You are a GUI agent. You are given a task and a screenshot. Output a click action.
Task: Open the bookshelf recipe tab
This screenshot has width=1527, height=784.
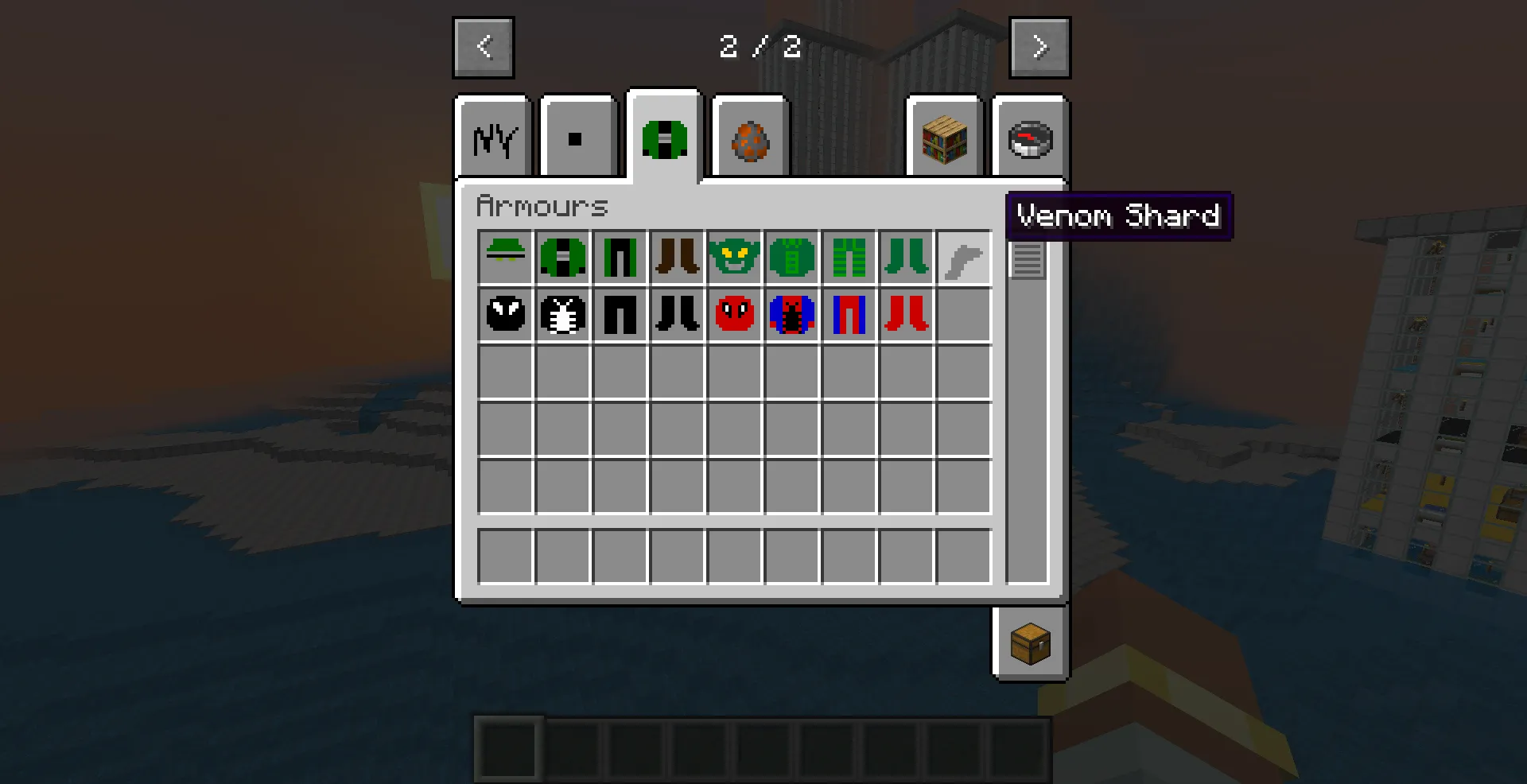[x=944, y=137]
